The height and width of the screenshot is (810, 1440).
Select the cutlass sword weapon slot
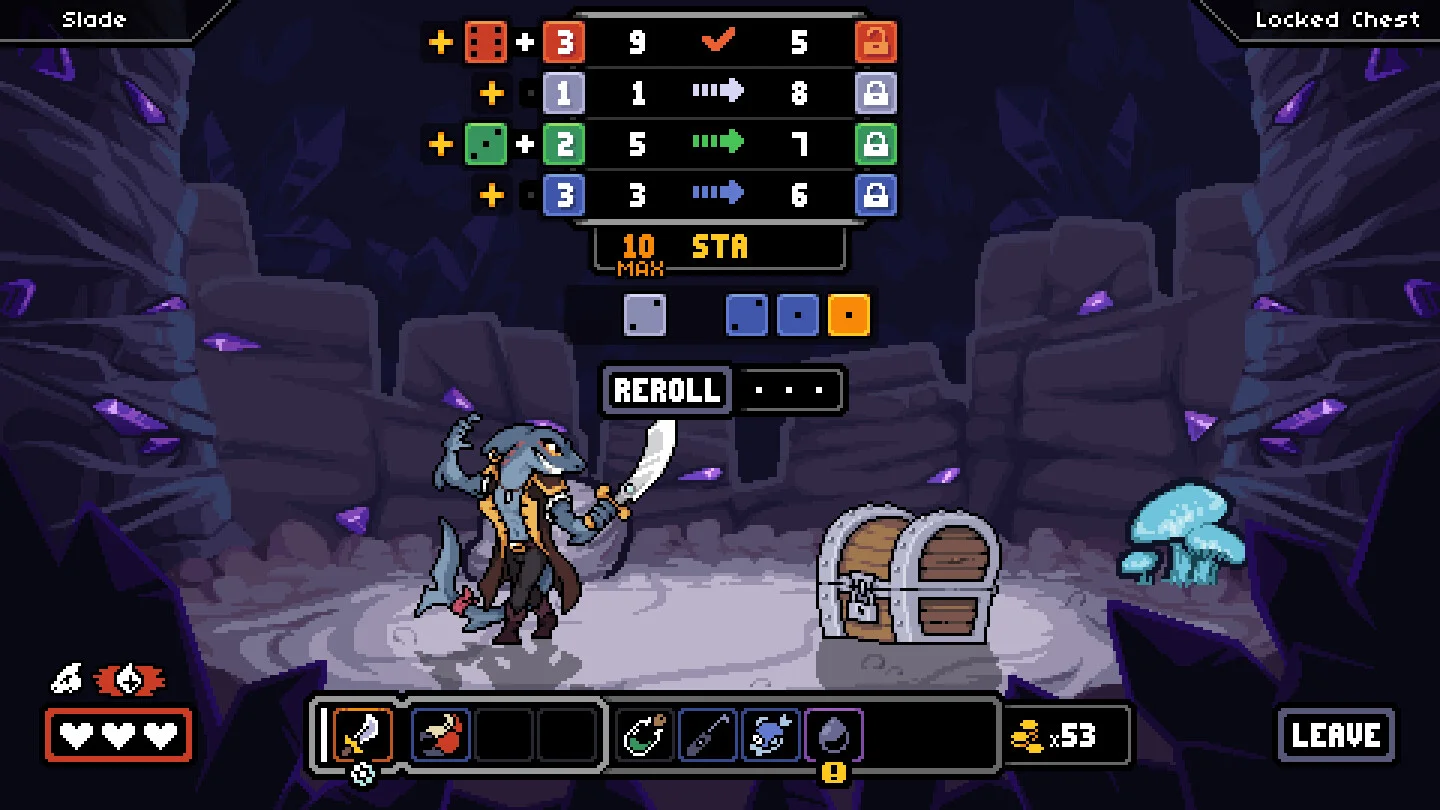pos(362,735)
